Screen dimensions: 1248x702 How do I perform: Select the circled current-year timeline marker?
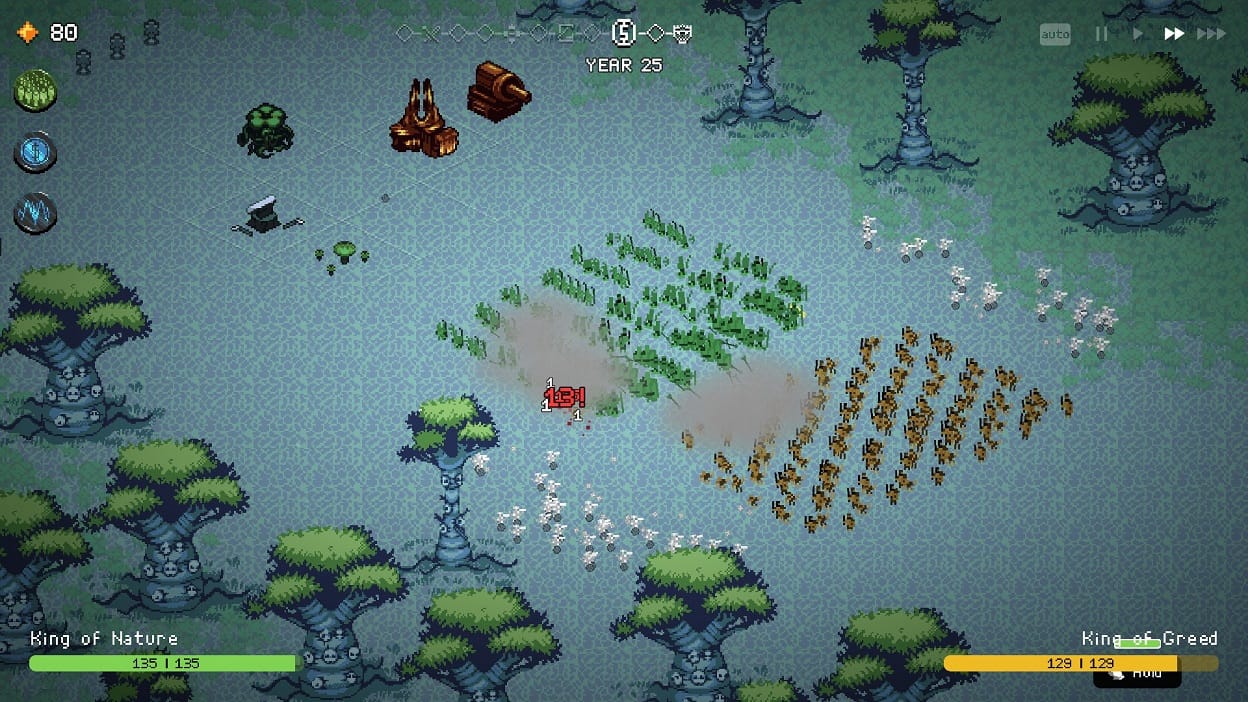pos(624,34)
